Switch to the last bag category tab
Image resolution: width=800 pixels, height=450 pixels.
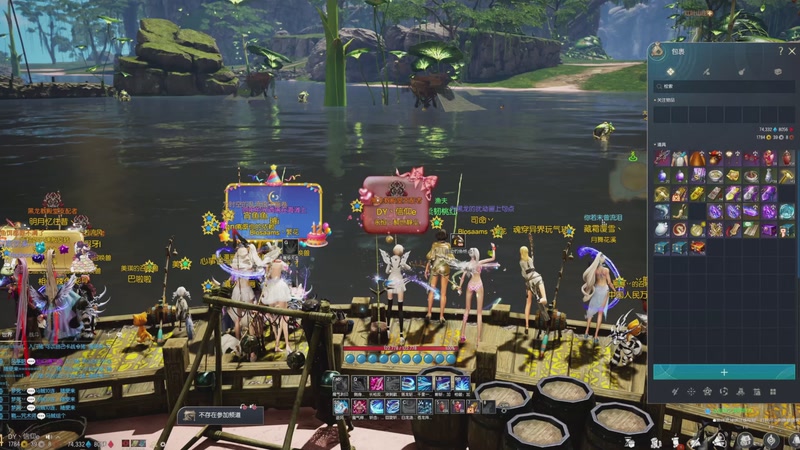pyautogui.click(x=777, y=72)
